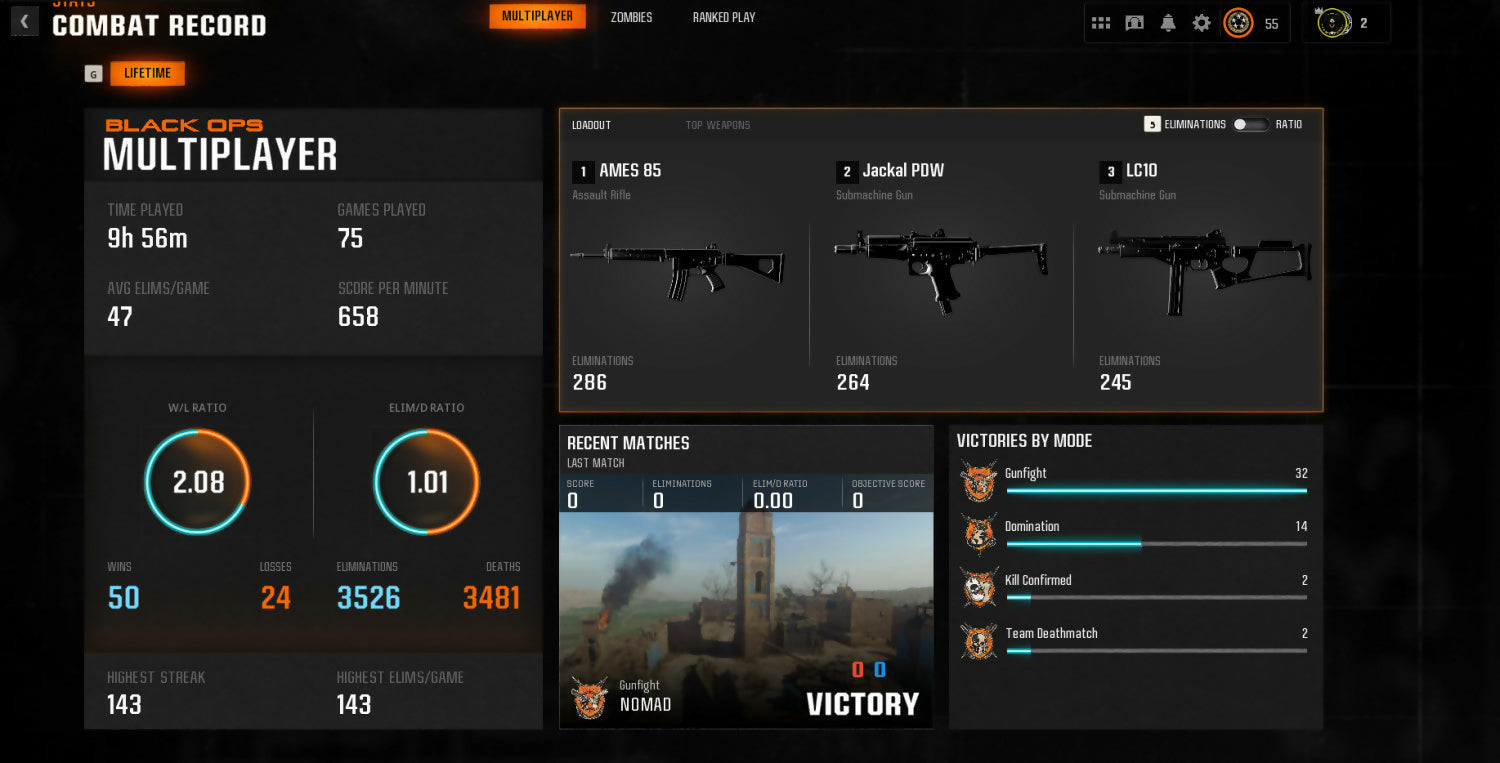Switch to the Ranked Play tab

724,17
